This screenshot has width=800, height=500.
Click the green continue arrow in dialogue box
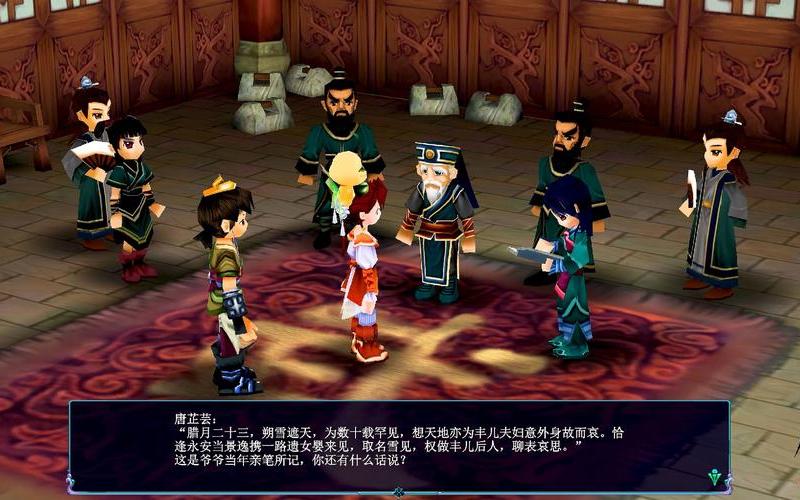pos(714,477)
